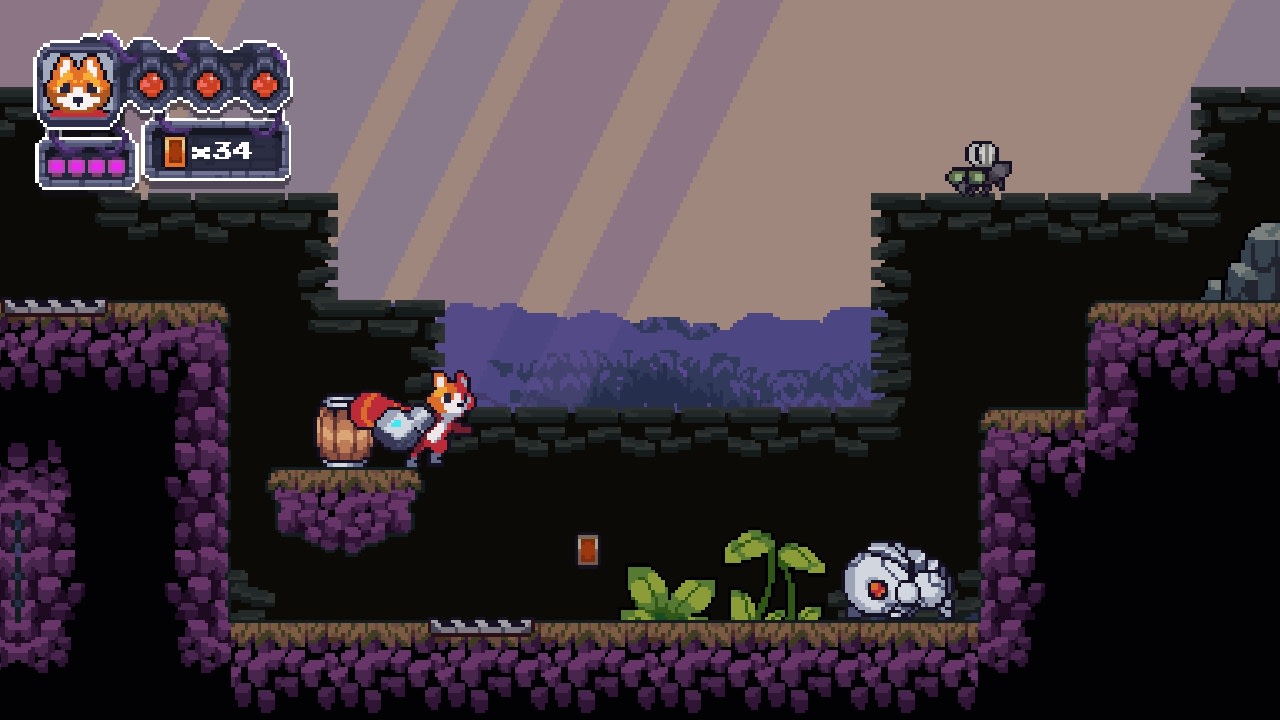The height and width of the screenshot is (720, 1280).
Task: Click the wooden barrel behind the fox
Action: click(343, 435)
